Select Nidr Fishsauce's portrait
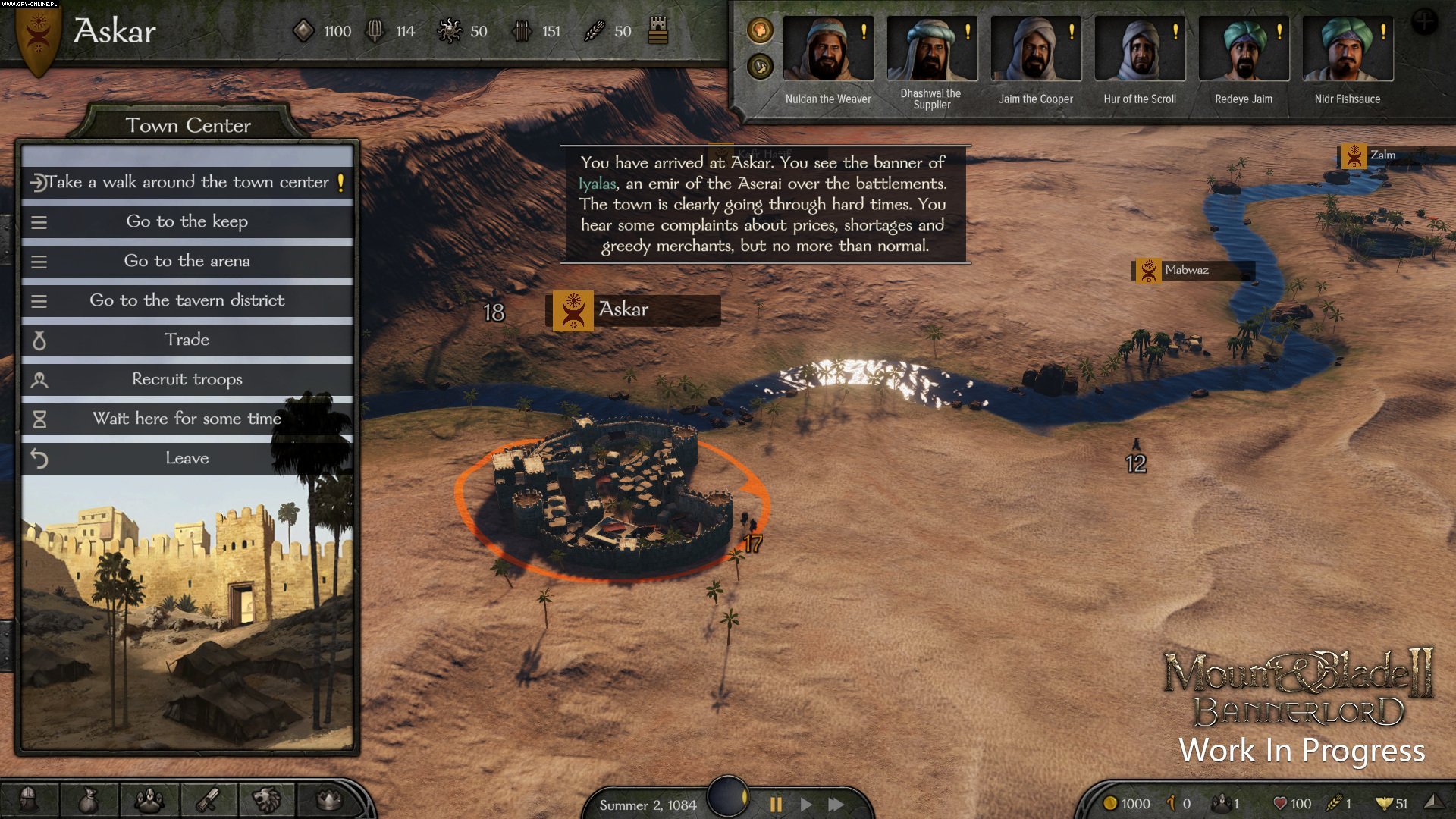The image size is (1456, 819). (1348, 49)
